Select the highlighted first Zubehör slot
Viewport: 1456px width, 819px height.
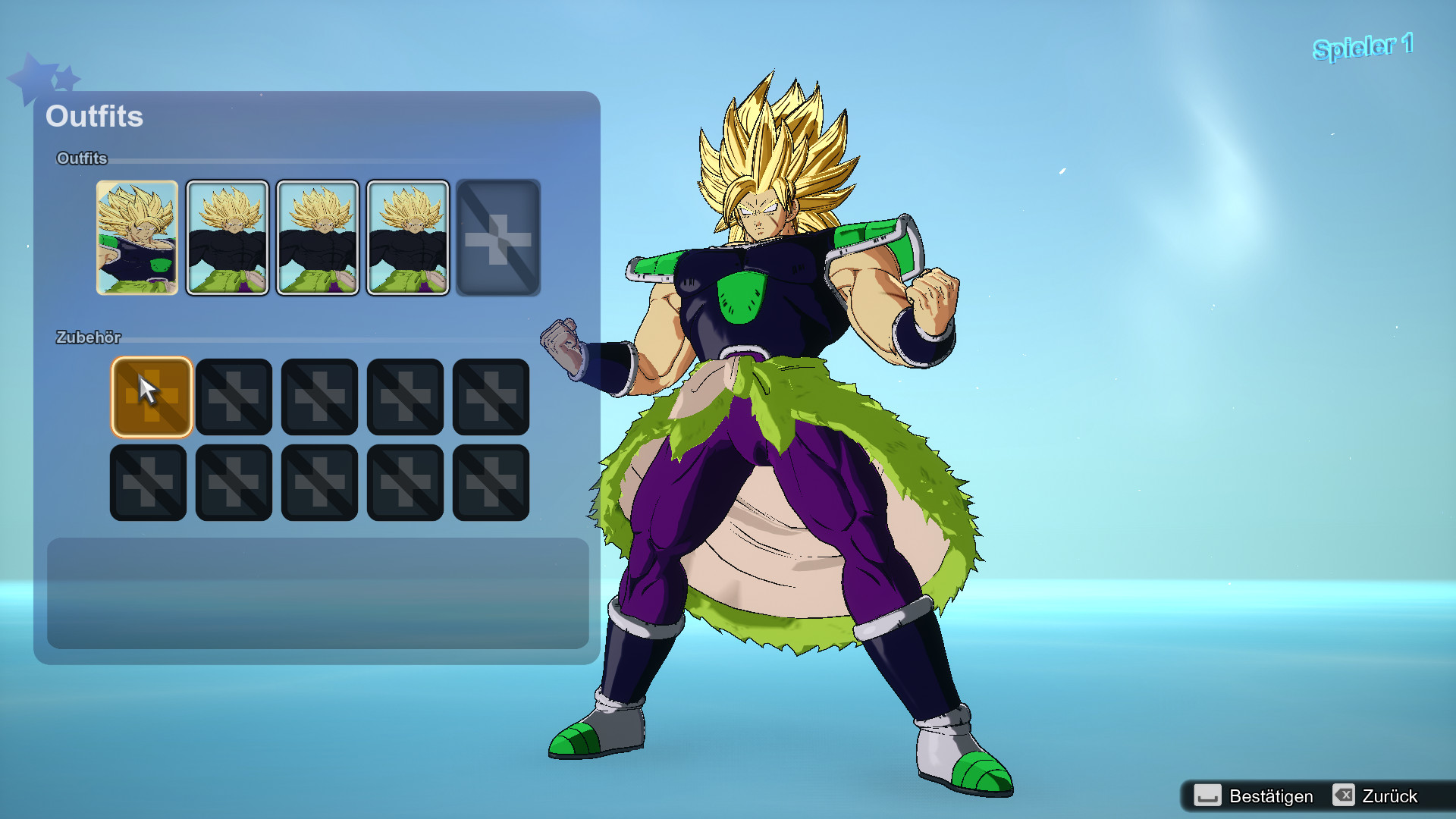click(x=152, y=397)
